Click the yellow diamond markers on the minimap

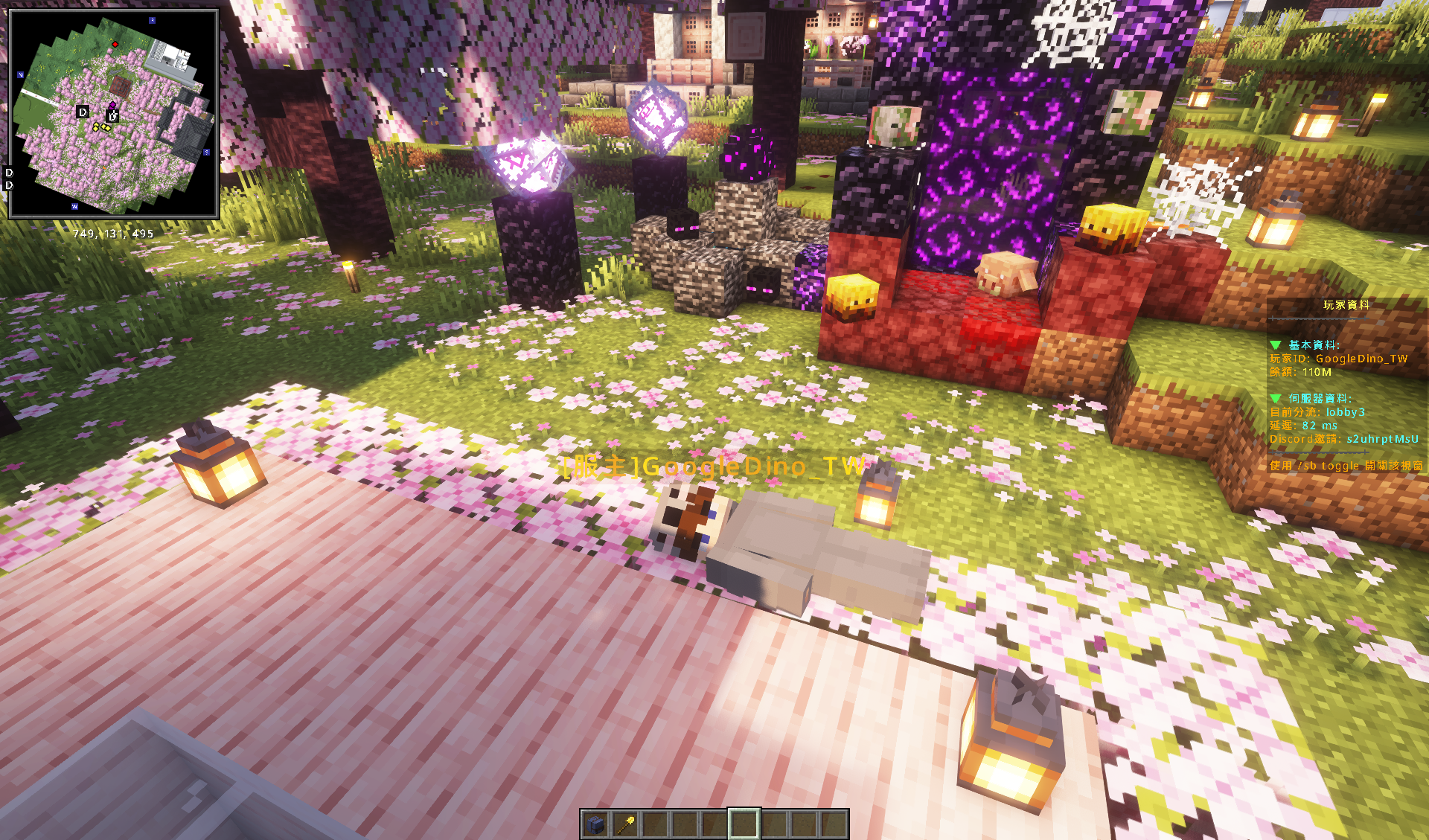[101, 128]
